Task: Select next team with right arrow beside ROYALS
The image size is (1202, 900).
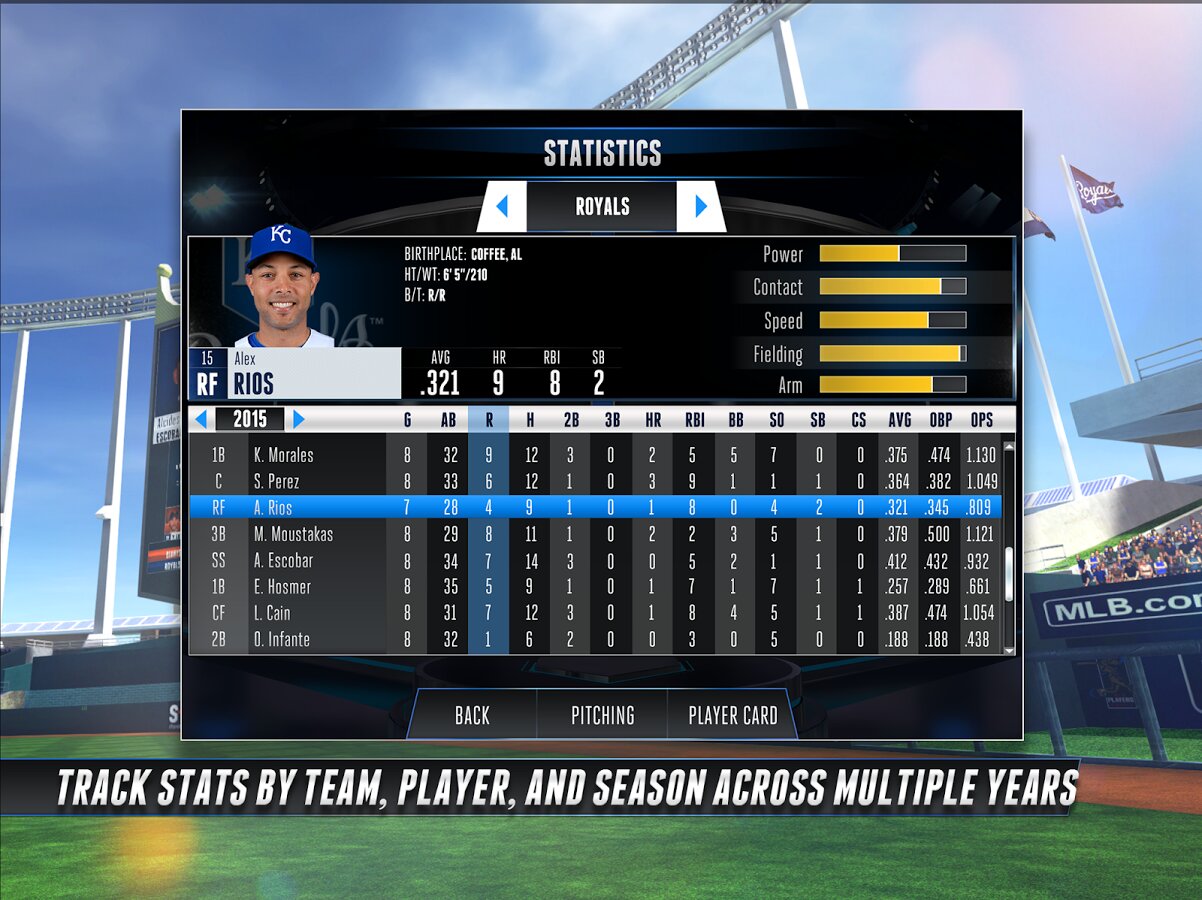Action: tap(701, 207)
